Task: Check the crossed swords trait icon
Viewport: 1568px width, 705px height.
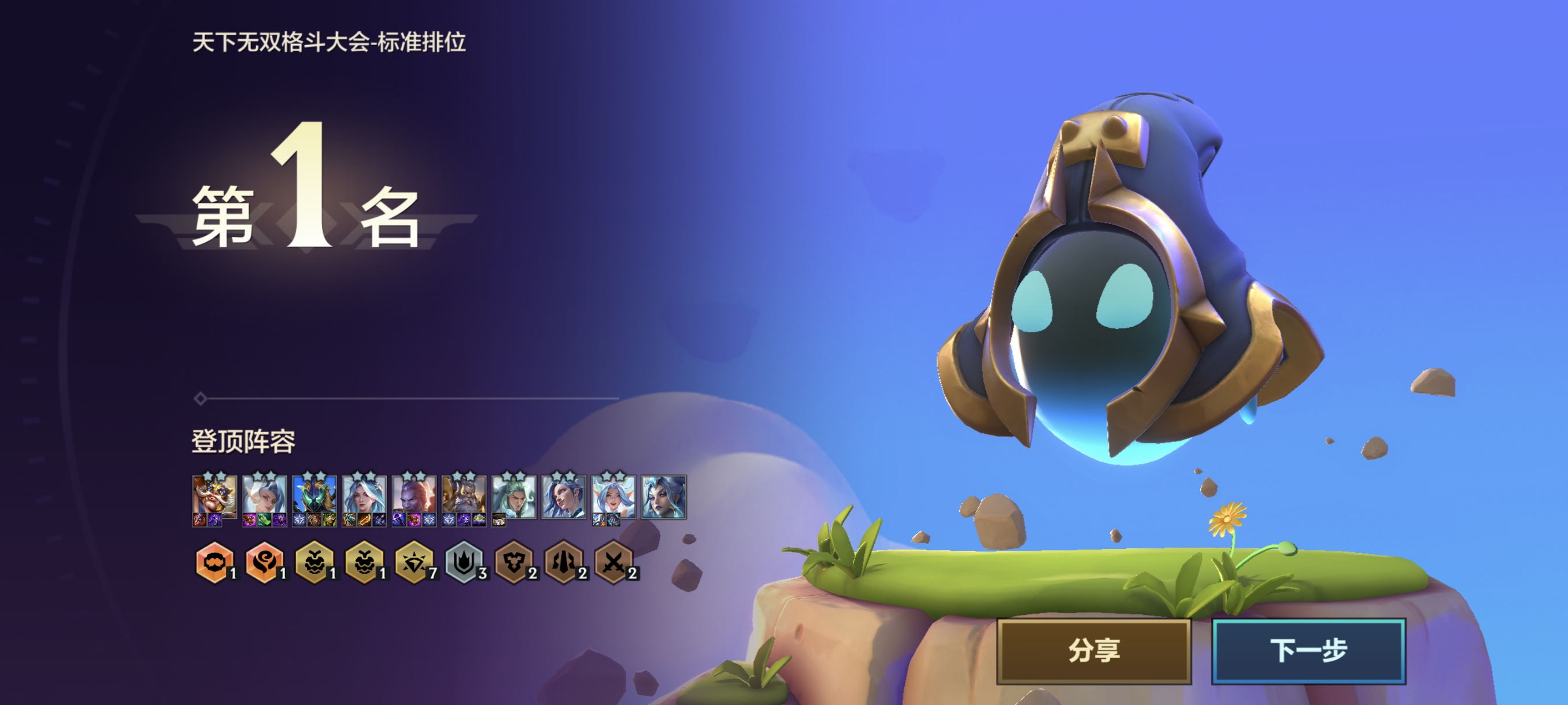Action: click(x=613, y=563)
